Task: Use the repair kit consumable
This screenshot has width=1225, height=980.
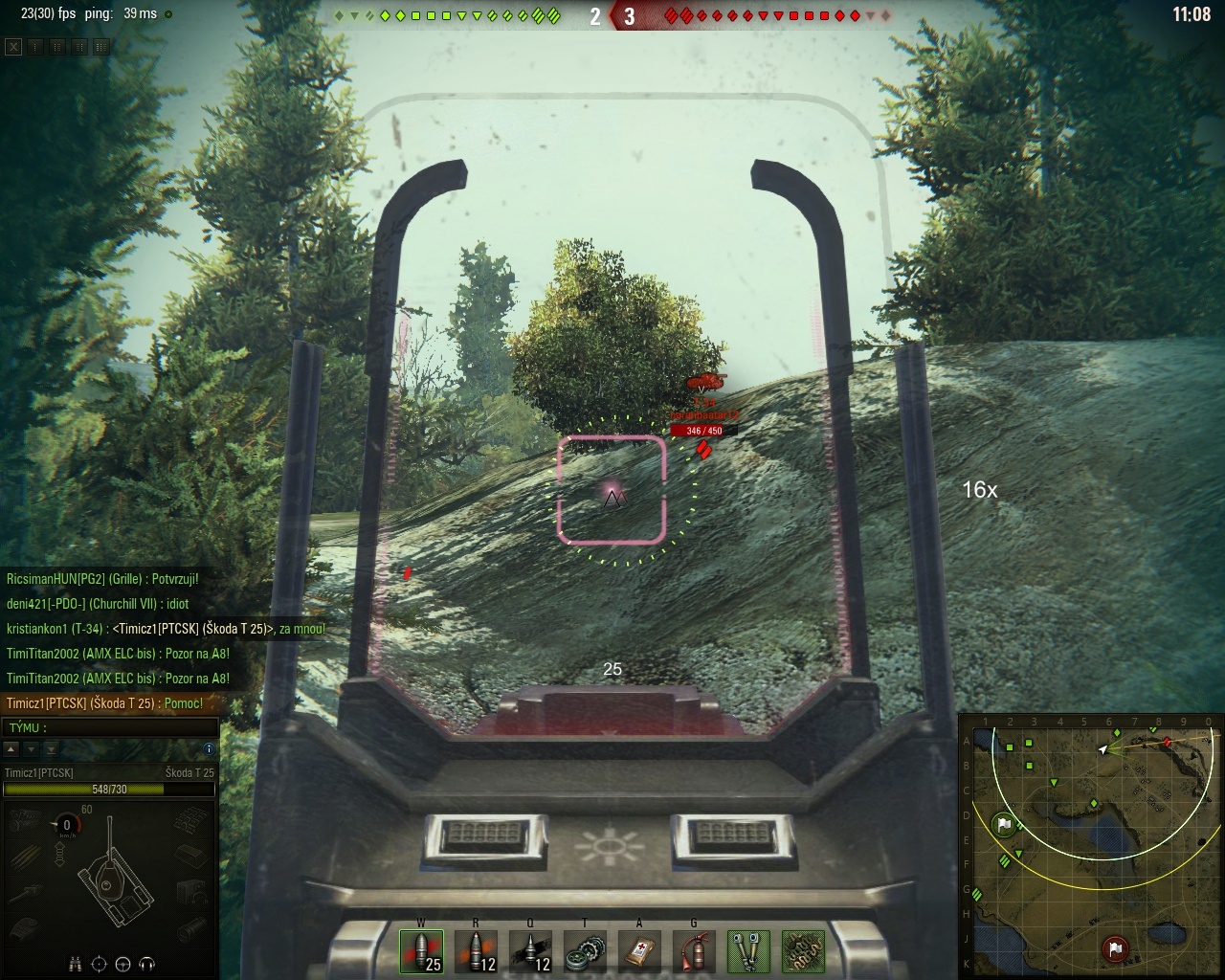Action: [585, 951]
